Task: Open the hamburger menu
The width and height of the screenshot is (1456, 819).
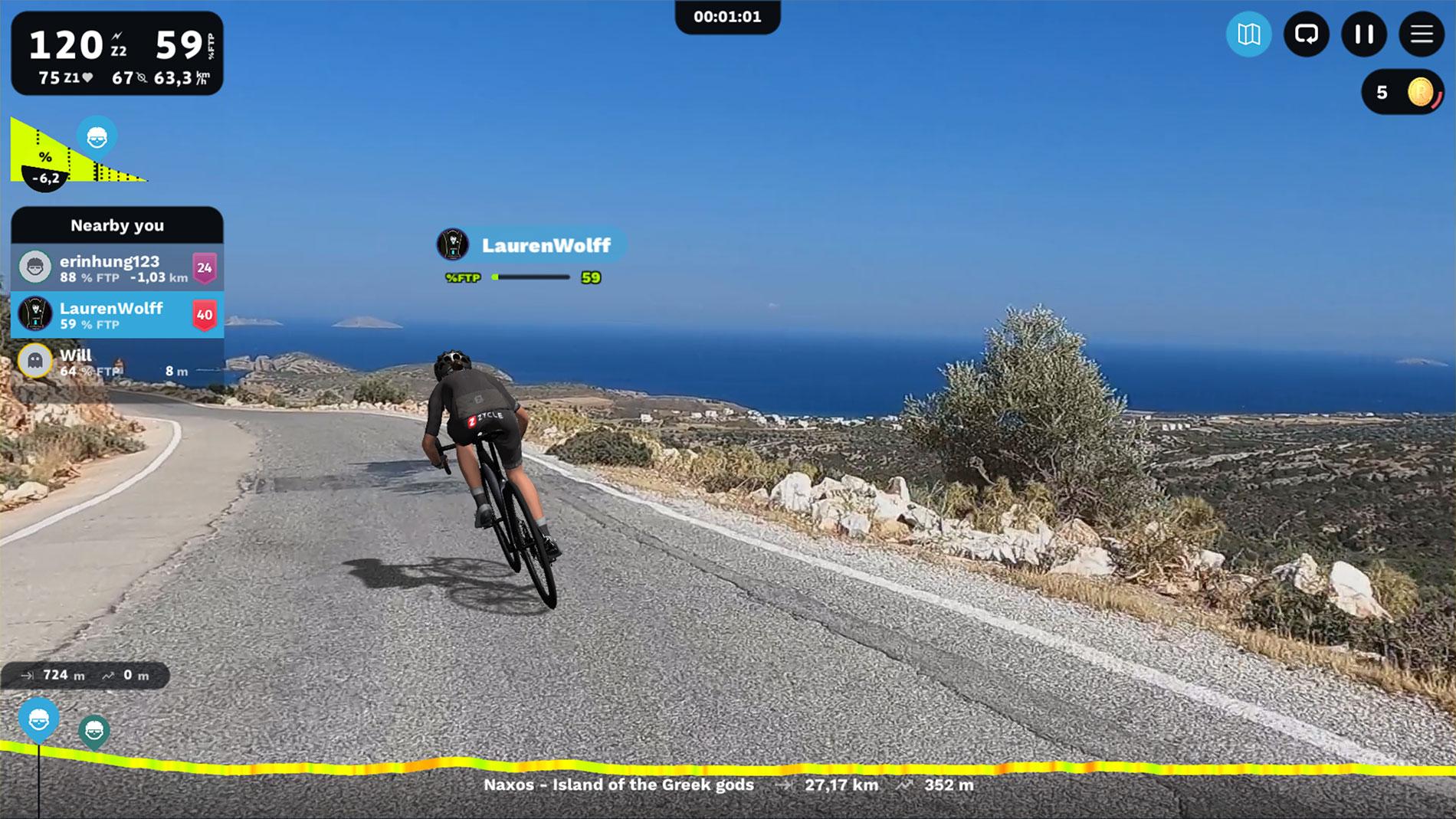Action: pyautogui.click(x=1422, y=34)
